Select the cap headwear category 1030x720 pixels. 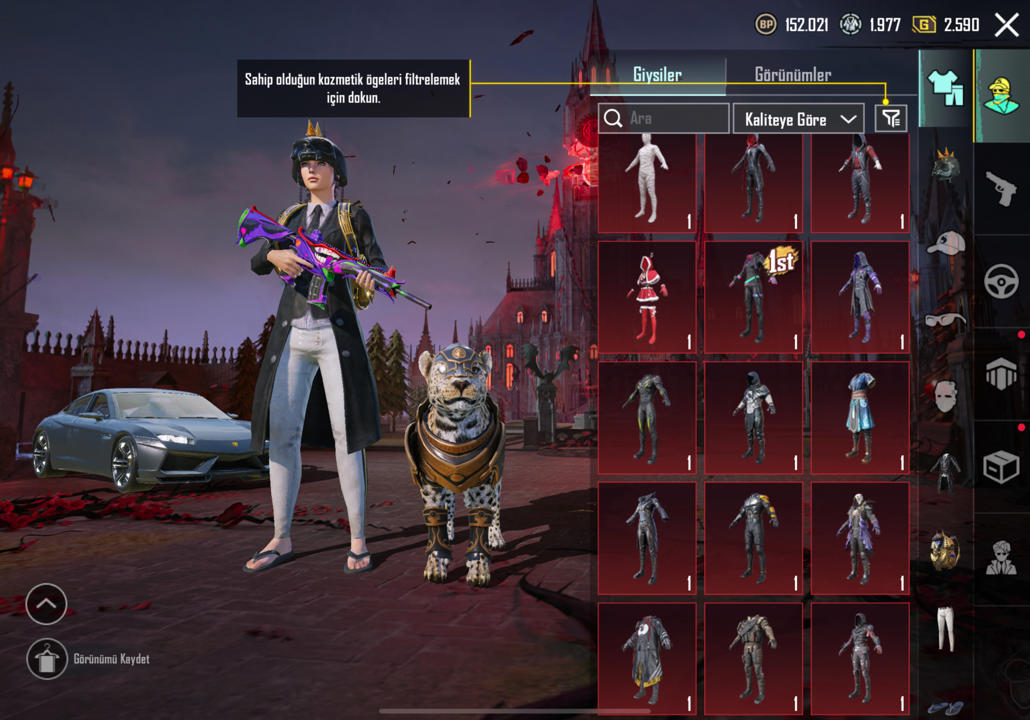945,243
